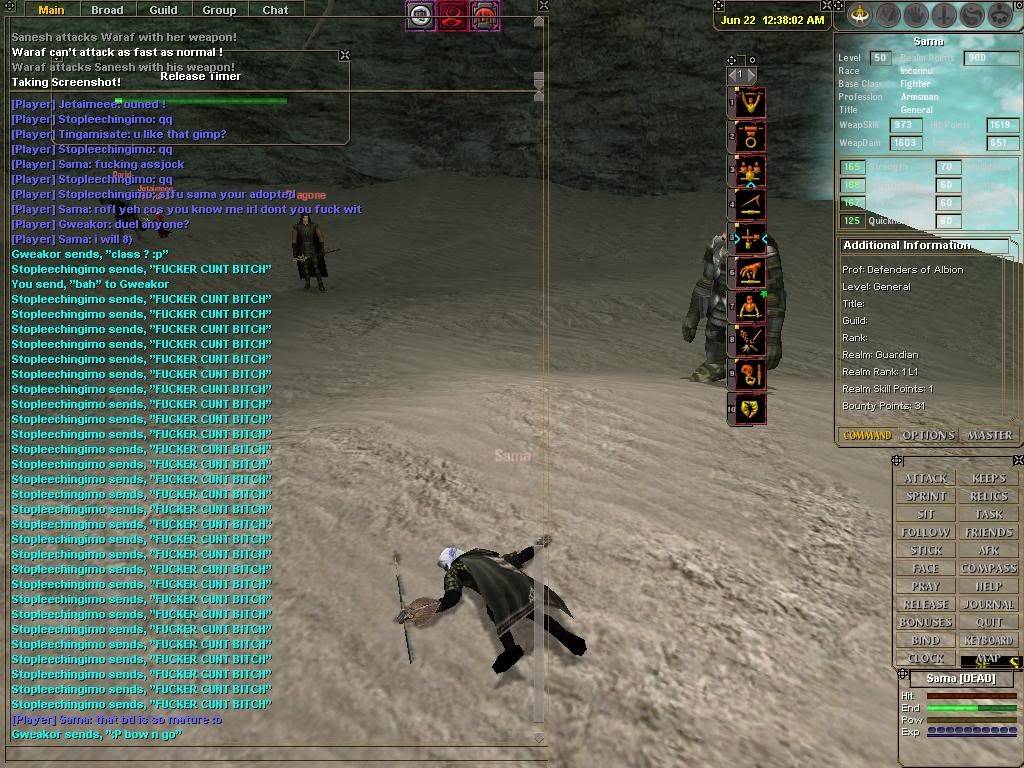Open the JOURNAL window

click(988, 604)
